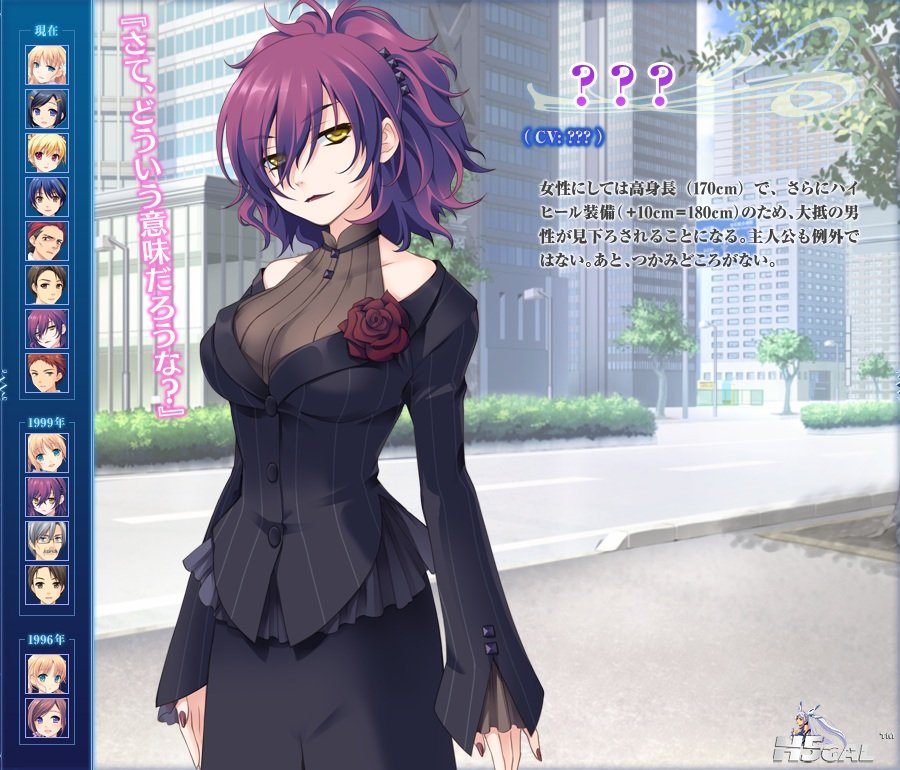Screen dimensions: 900x770
Task: Open the reddish-brown haired young man profile
Action: pyautogui.click(x=47, y=373)
